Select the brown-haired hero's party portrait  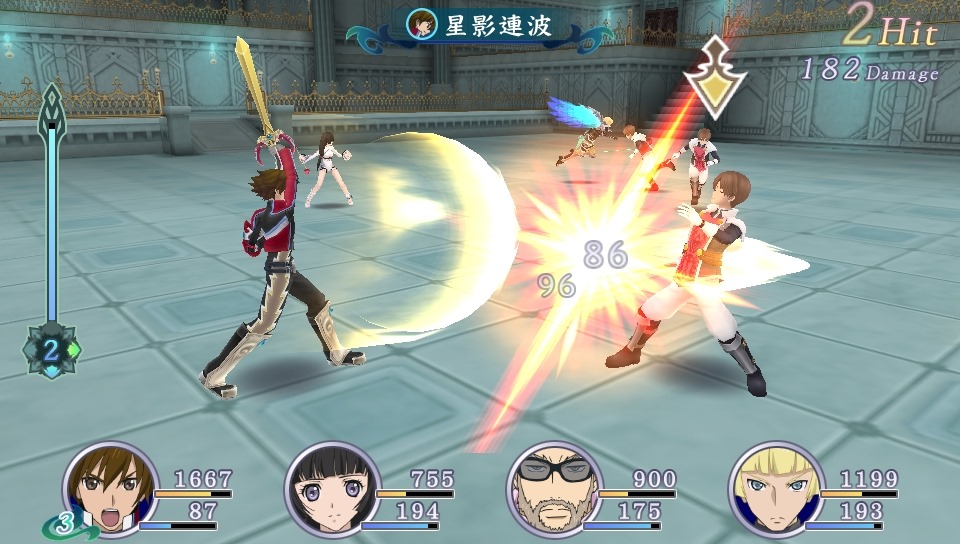tap(110, 490)
